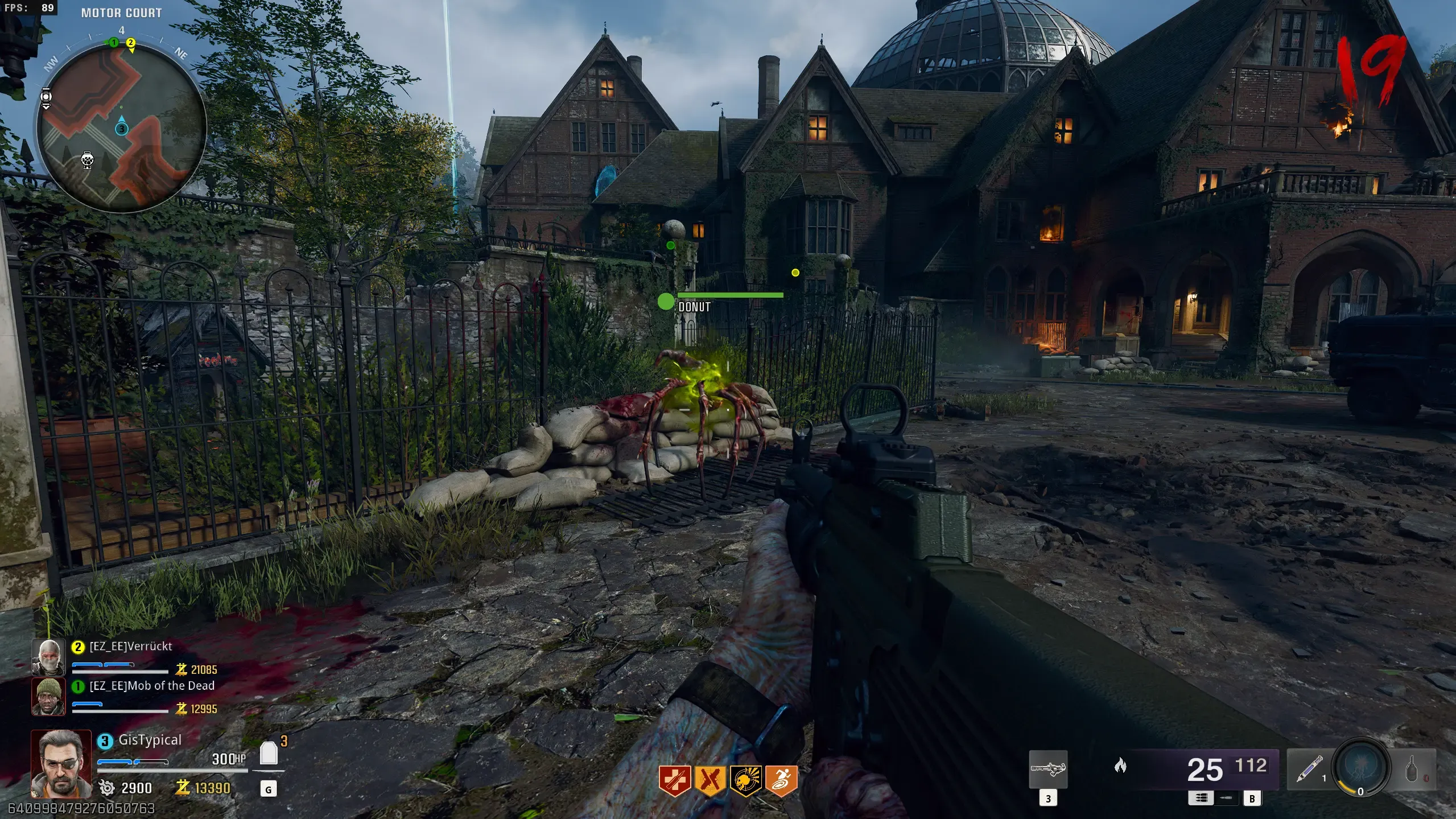Click the armor plate icon
Screen dimensions: 1456x819
coord(269,754)
